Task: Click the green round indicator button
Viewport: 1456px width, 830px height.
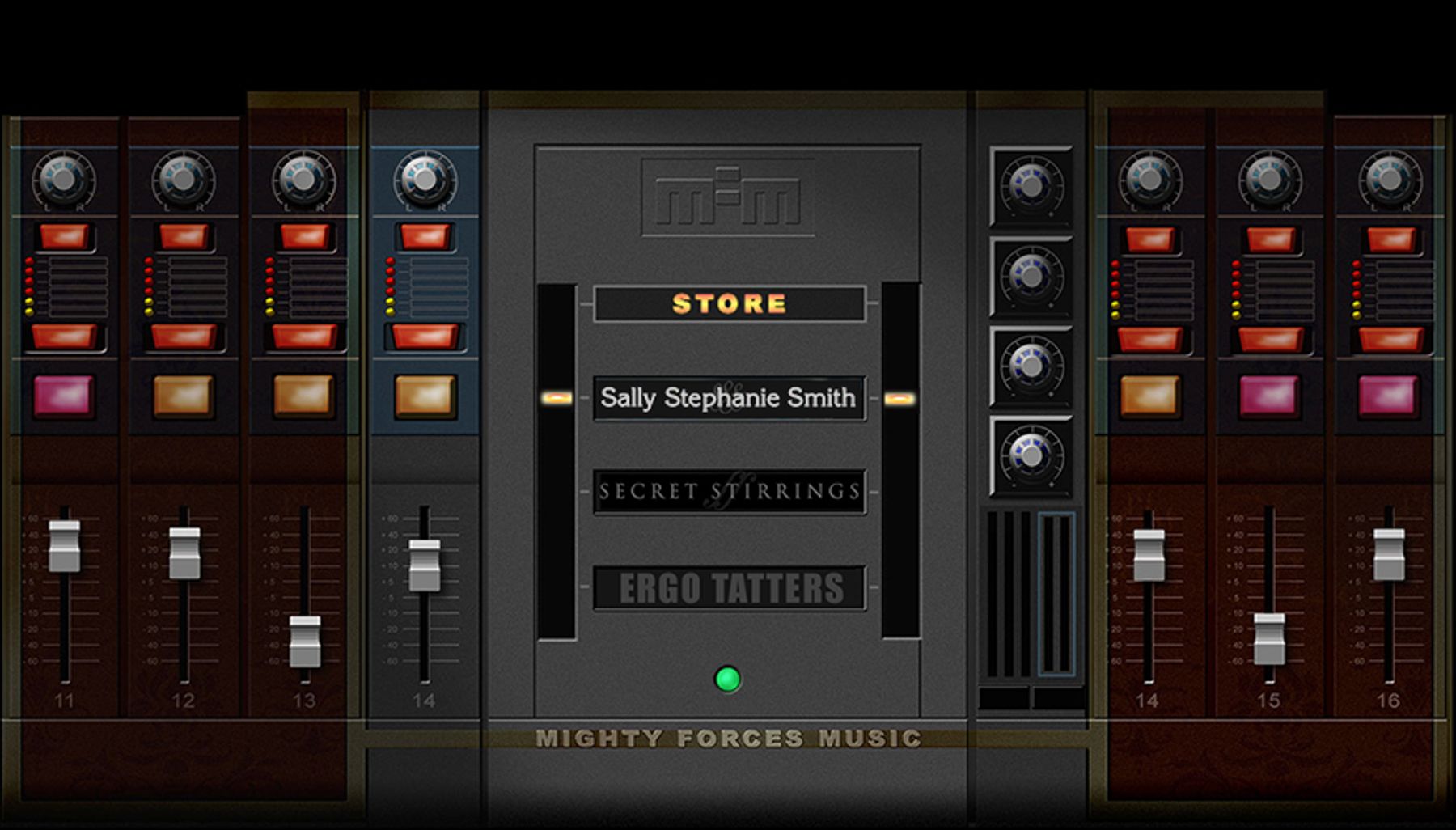Action: (x=727, y=680)
